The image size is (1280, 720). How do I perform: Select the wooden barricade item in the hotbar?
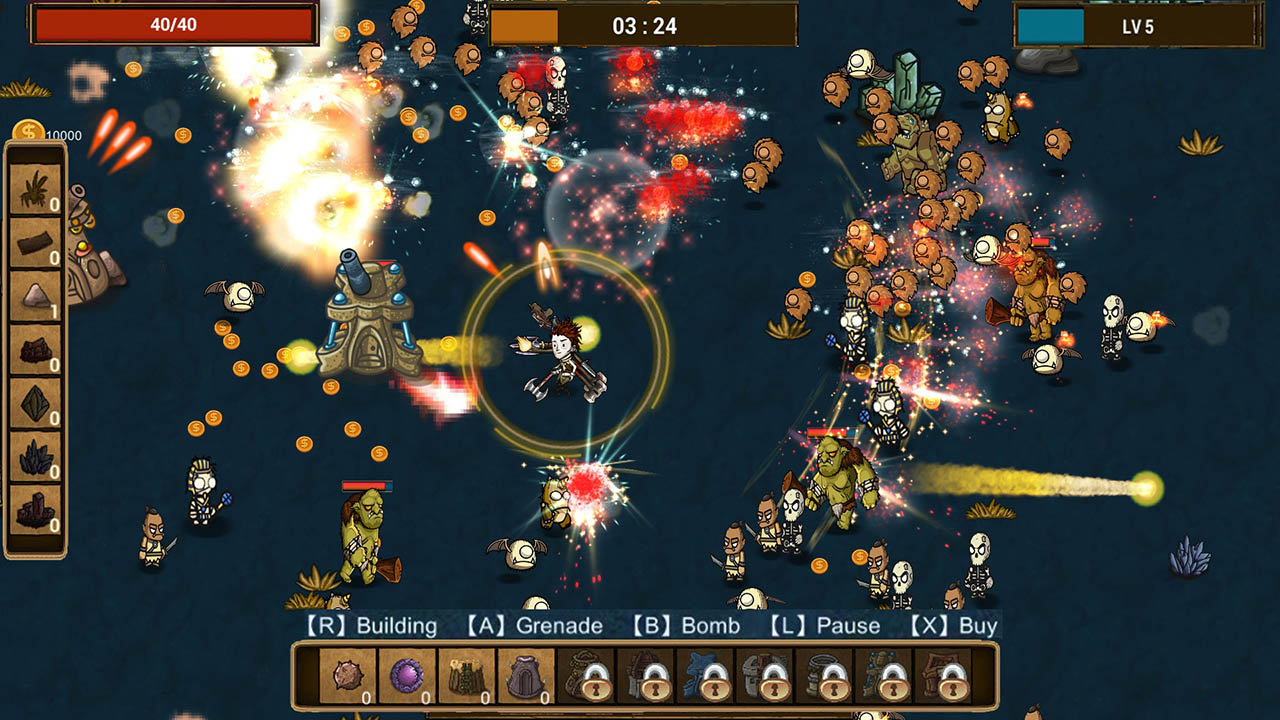point(466,677)
